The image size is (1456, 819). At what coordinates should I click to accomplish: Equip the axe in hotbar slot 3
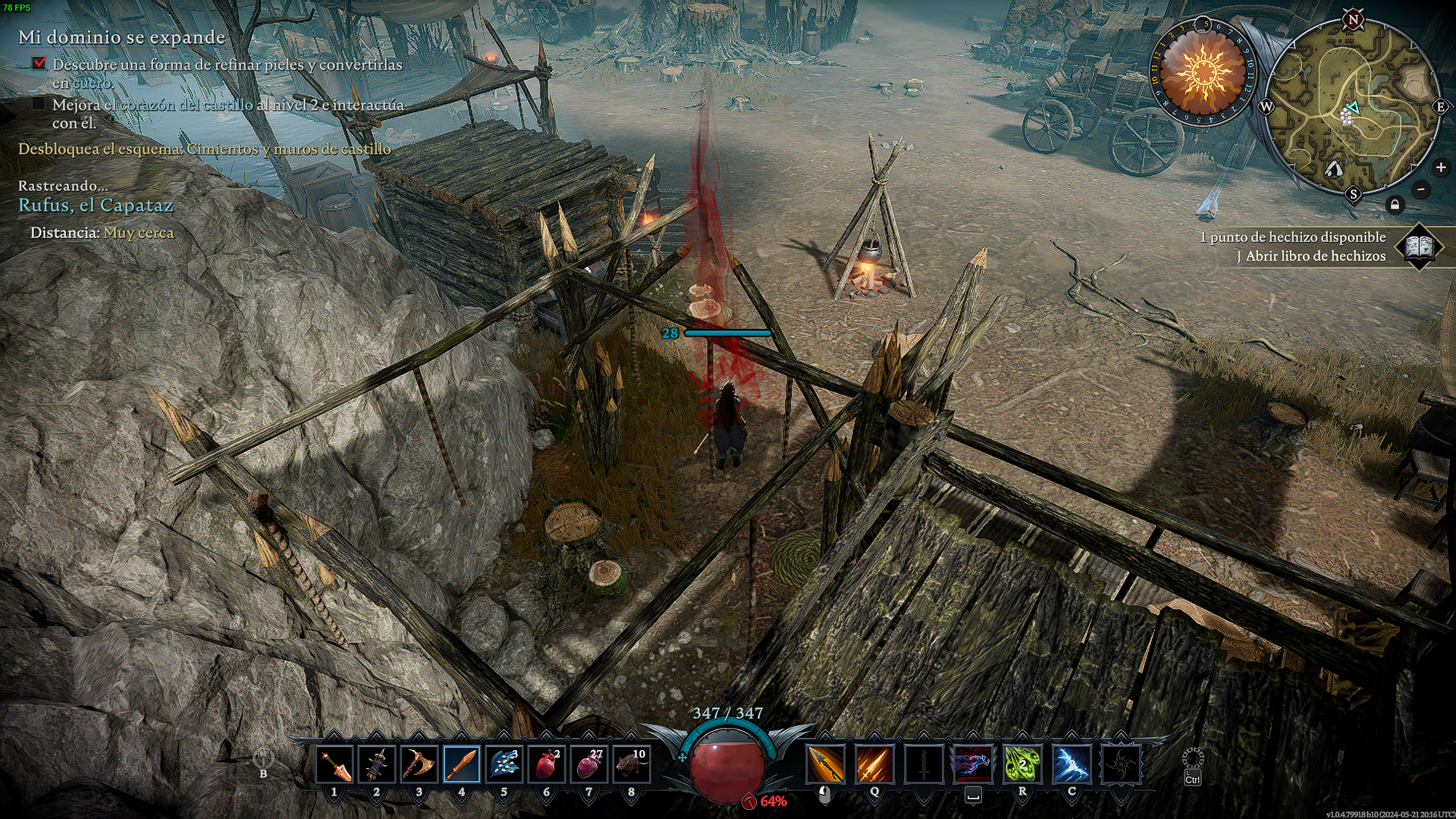tap(419, 764)
